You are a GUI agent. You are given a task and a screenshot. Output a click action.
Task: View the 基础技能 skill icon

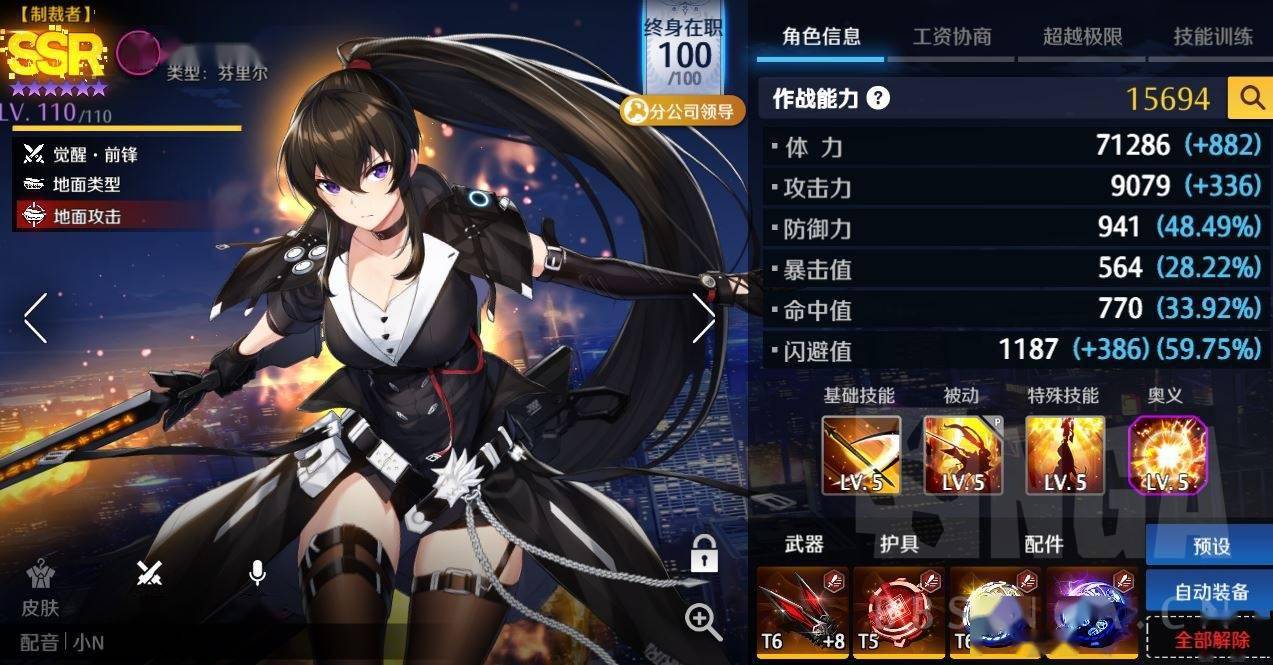[861, 455]
